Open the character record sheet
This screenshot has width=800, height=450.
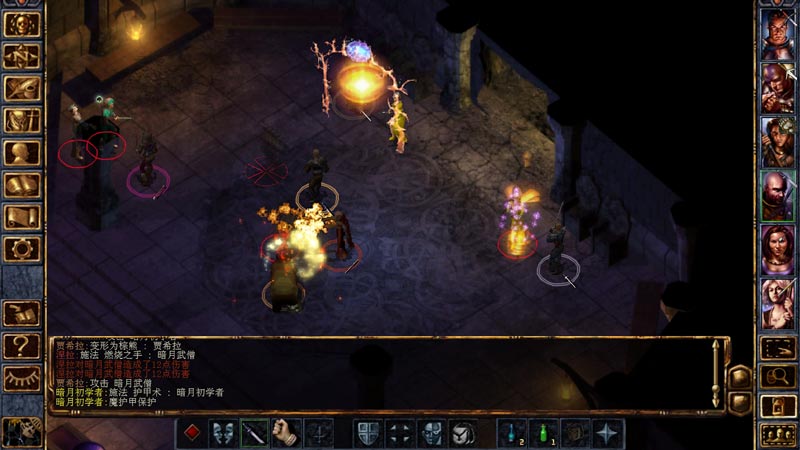pos(22,153)
